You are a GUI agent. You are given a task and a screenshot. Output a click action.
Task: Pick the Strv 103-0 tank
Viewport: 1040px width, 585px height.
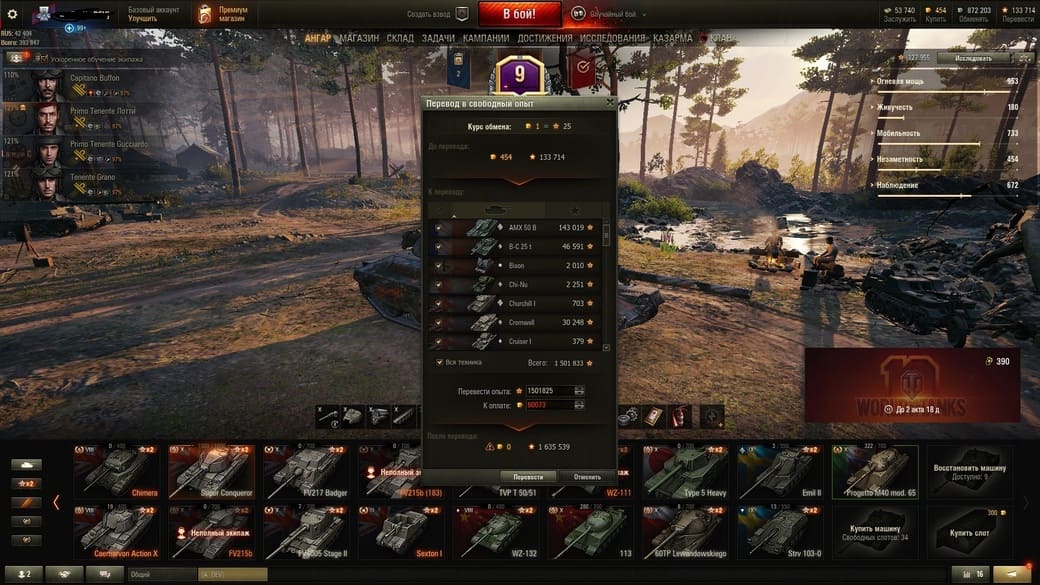(x=779, y=532)
